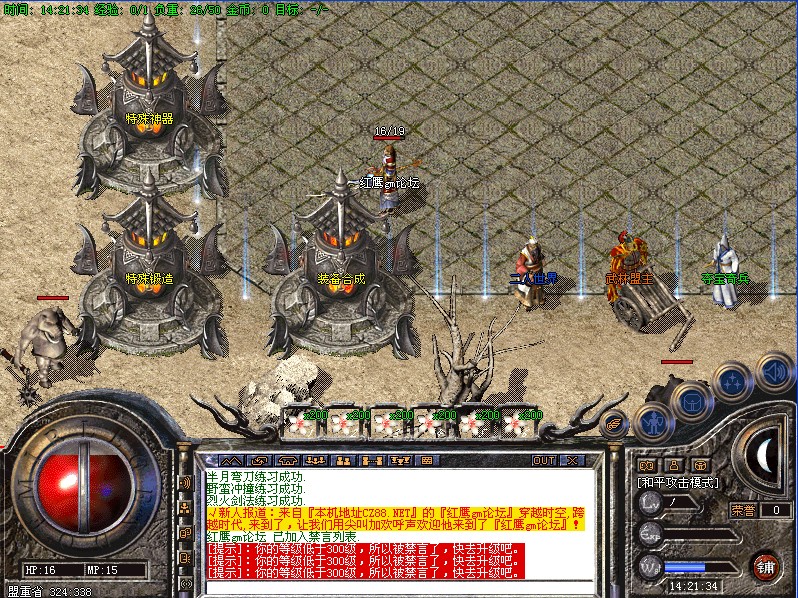The image size is (798, 598).
Task: Click the honor points label
Action: [x=742, y=510]
